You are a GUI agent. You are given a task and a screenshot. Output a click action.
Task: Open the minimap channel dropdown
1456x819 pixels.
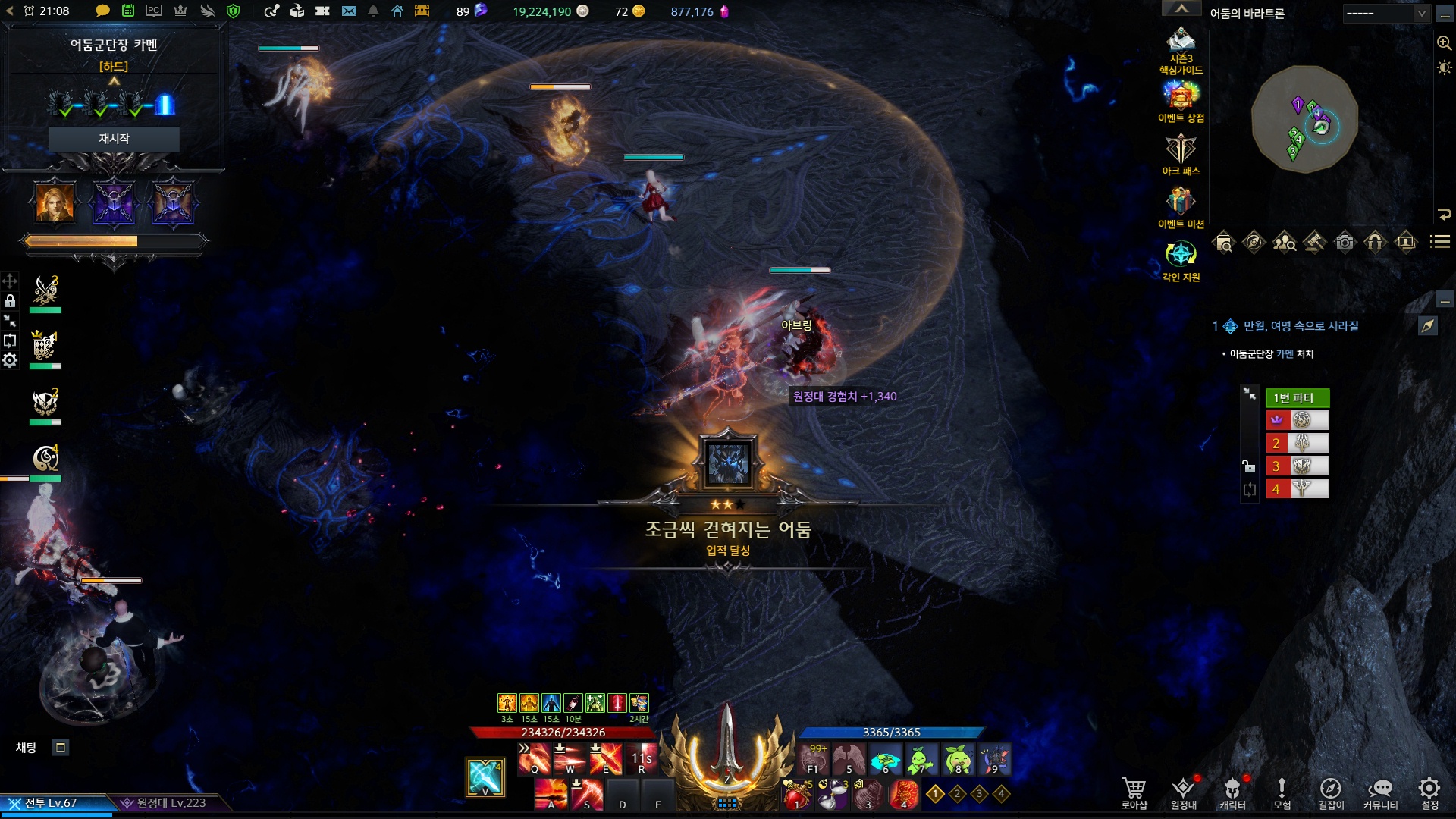coord(1421,14)
